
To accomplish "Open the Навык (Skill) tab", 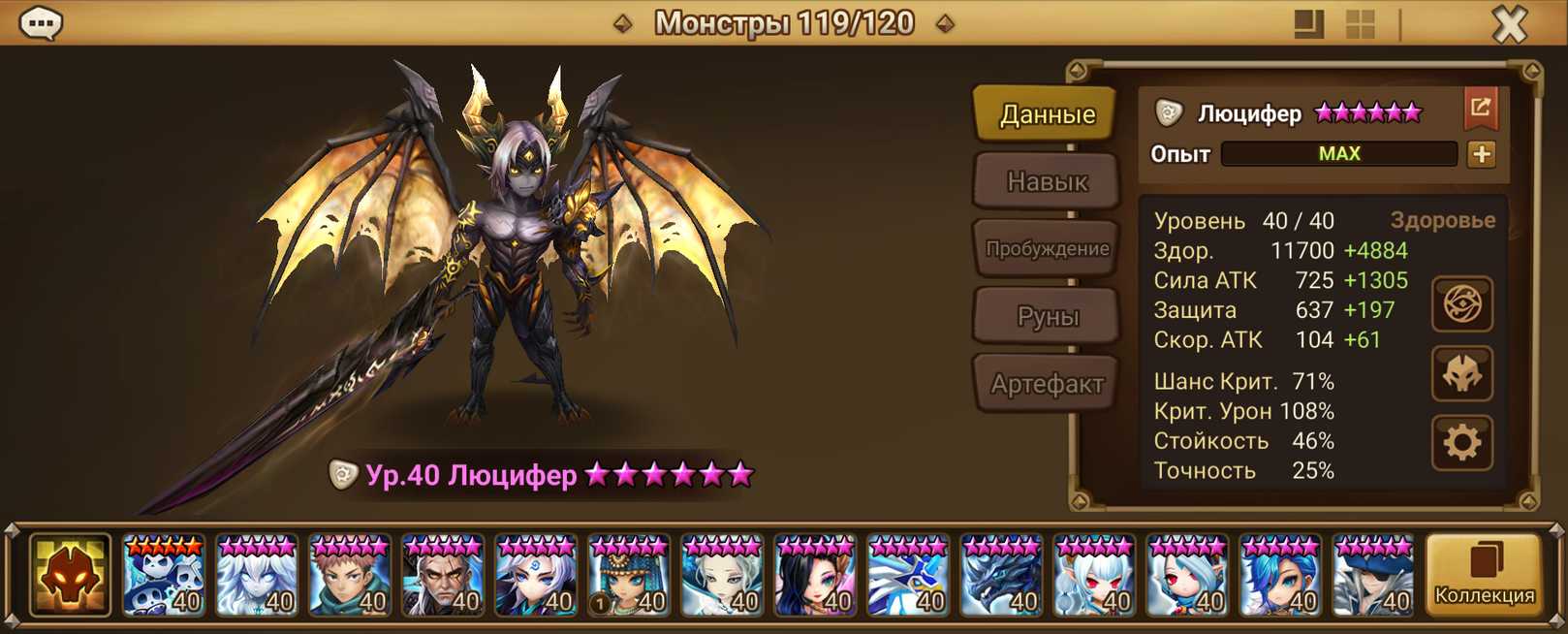I will coord(1047,181).
